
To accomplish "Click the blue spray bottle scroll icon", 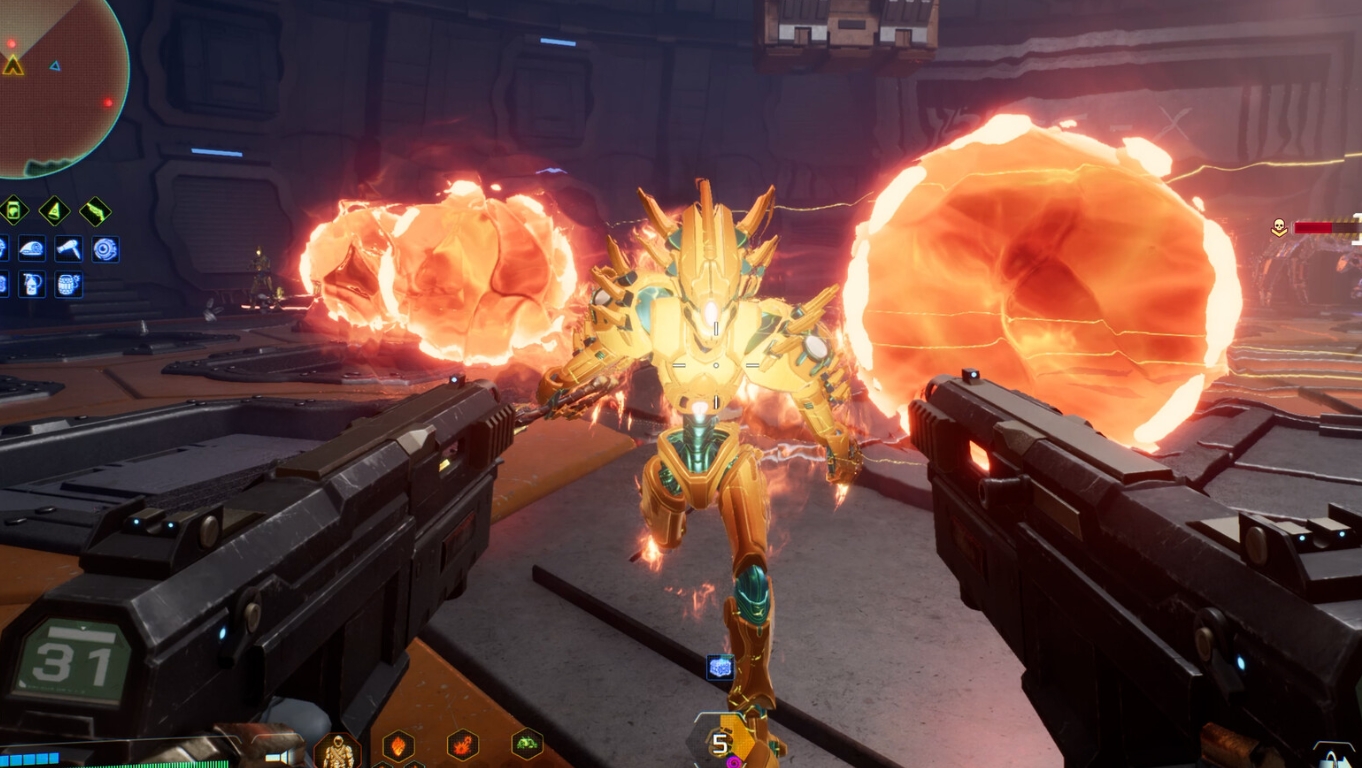I will point(32,284).
